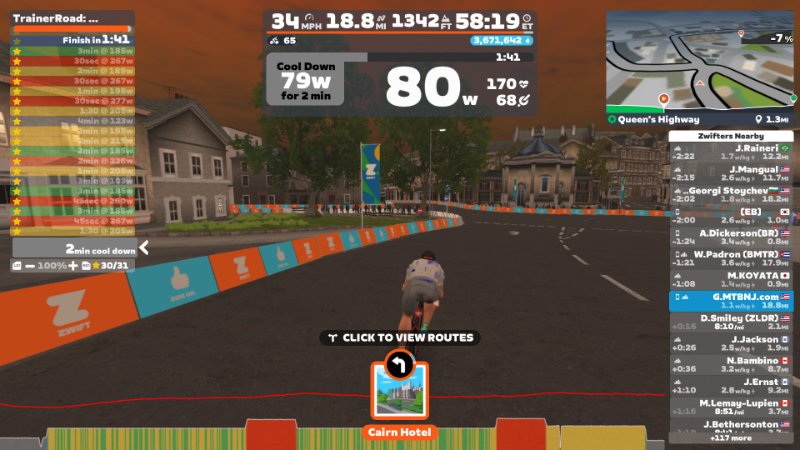Viewport: 800px width, 450px height.
Task: Select J.Jackson rider row
Action: (732, 344)
